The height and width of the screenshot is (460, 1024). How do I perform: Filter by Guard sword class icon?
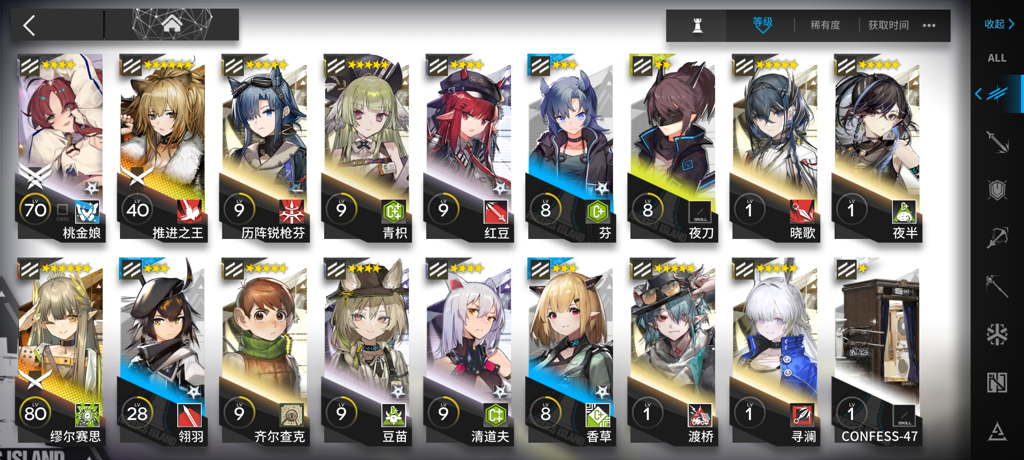997,142
